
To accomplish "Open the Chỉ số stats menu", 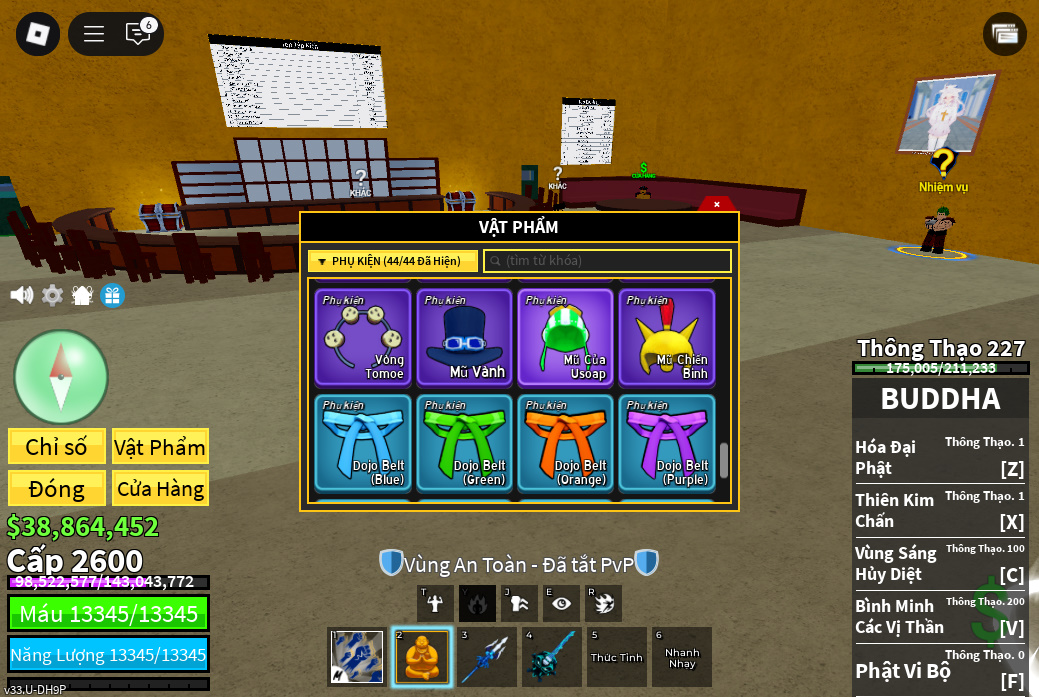I will tap(56, 447).
